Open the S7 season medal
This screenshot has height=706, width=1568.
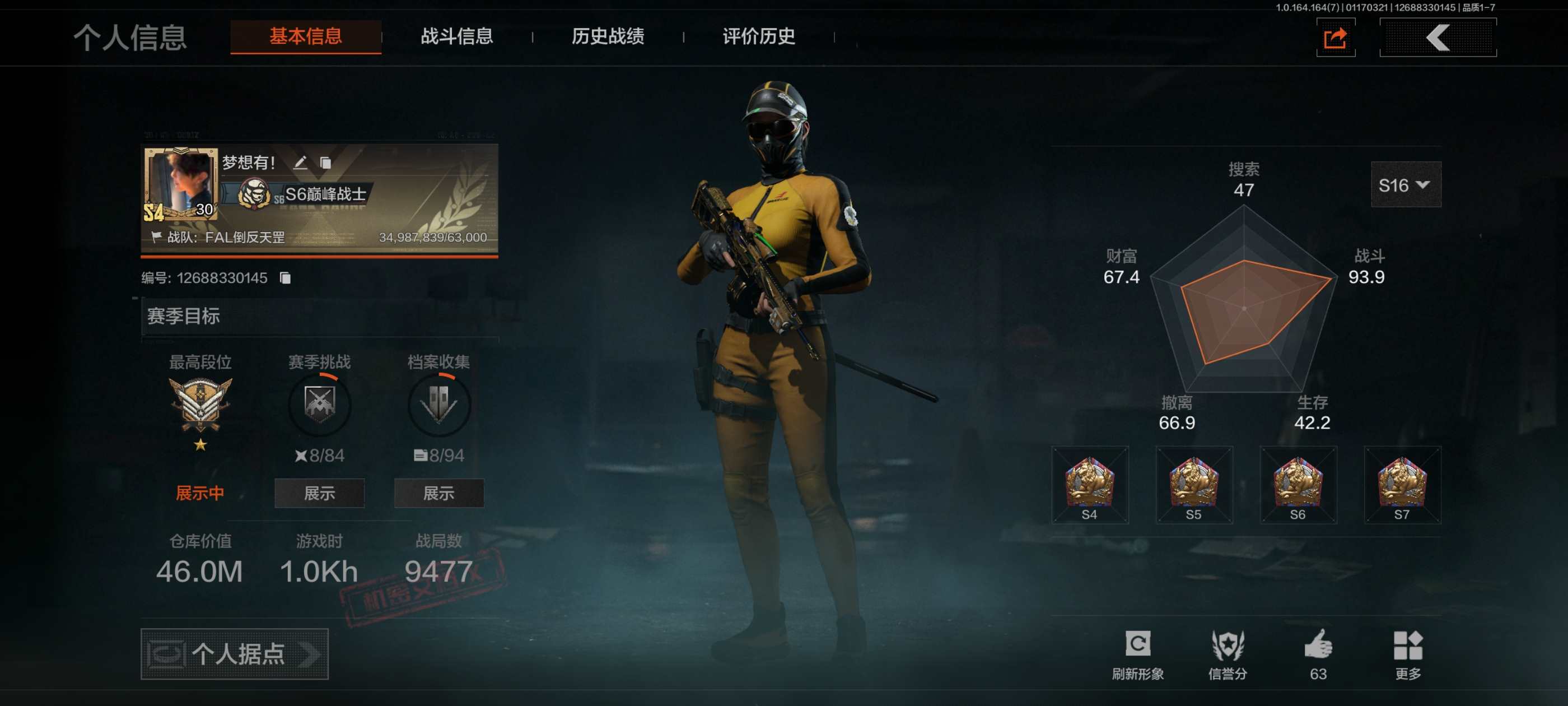pyautogui.click(x=1402, y=485)
